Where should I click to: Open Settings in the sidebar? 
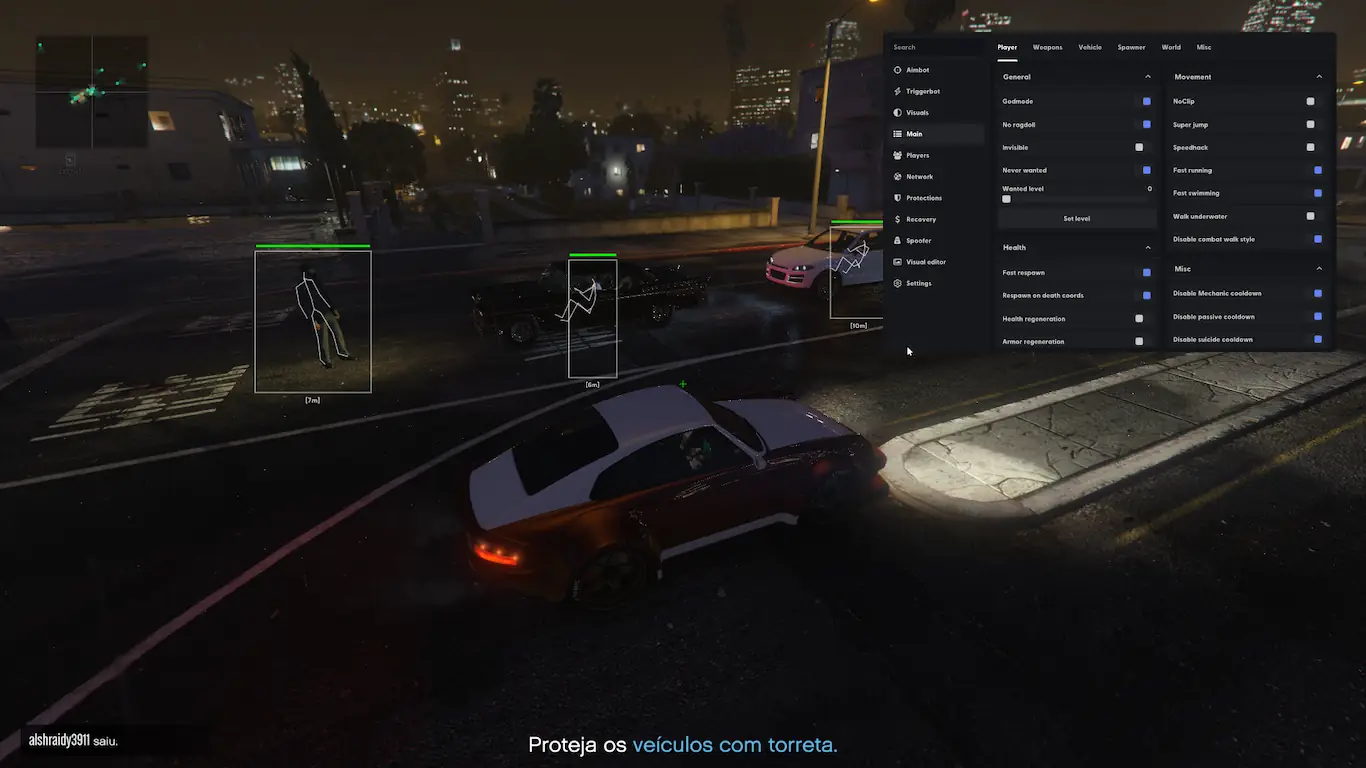click(918, 284)
